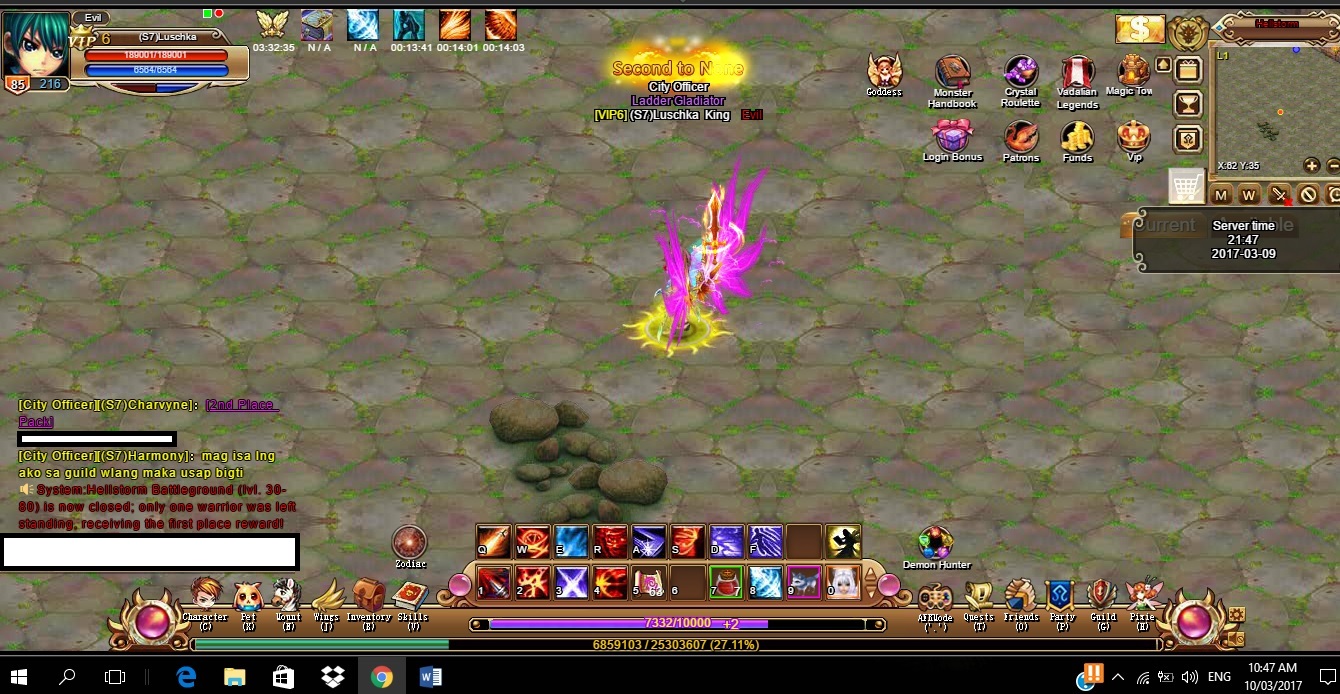Image resolution: width=1340 pixels, height=694 pixels.
Task: Zoom in the minimap with plus button
Action: coord(1311,165)
